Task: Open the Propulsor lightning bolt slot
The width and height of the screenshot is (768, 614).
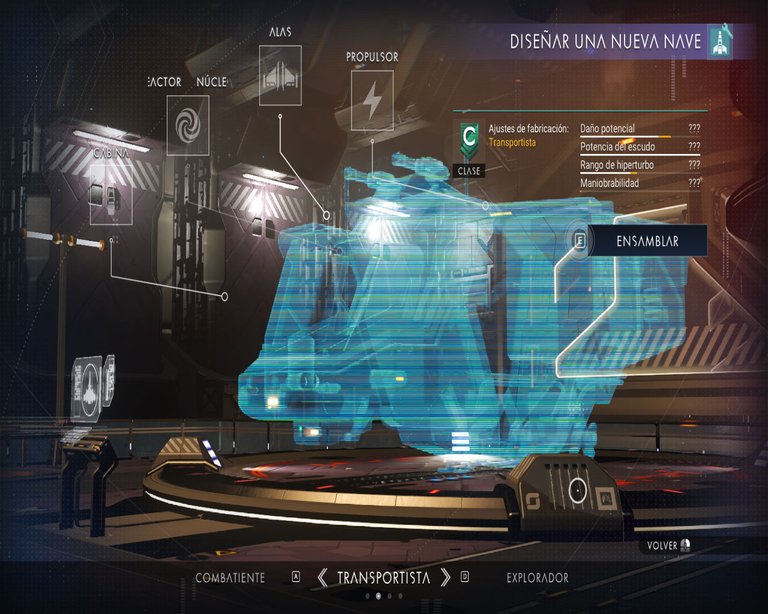Action: tap(371, 100)
